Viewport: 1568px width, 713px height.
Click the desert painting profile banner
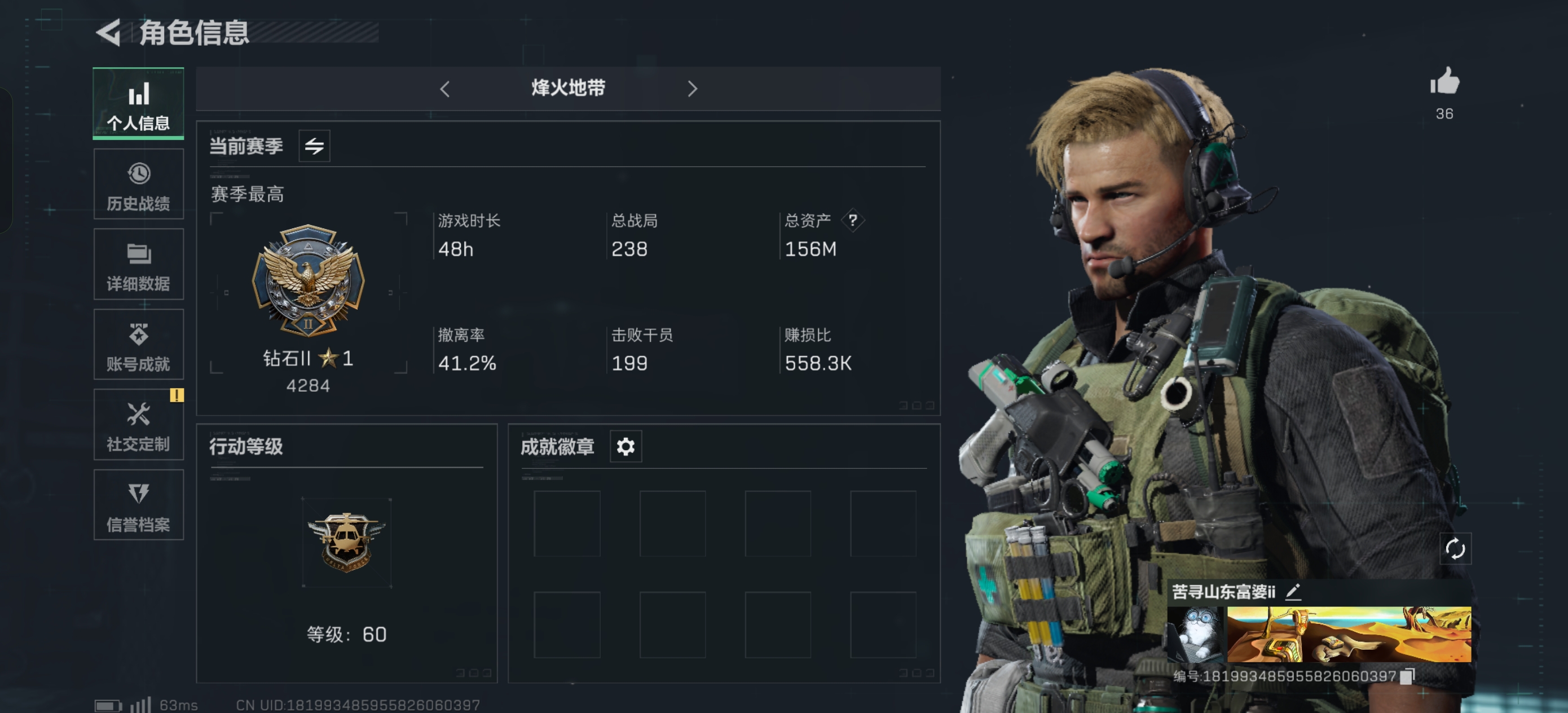[1348, 635]
